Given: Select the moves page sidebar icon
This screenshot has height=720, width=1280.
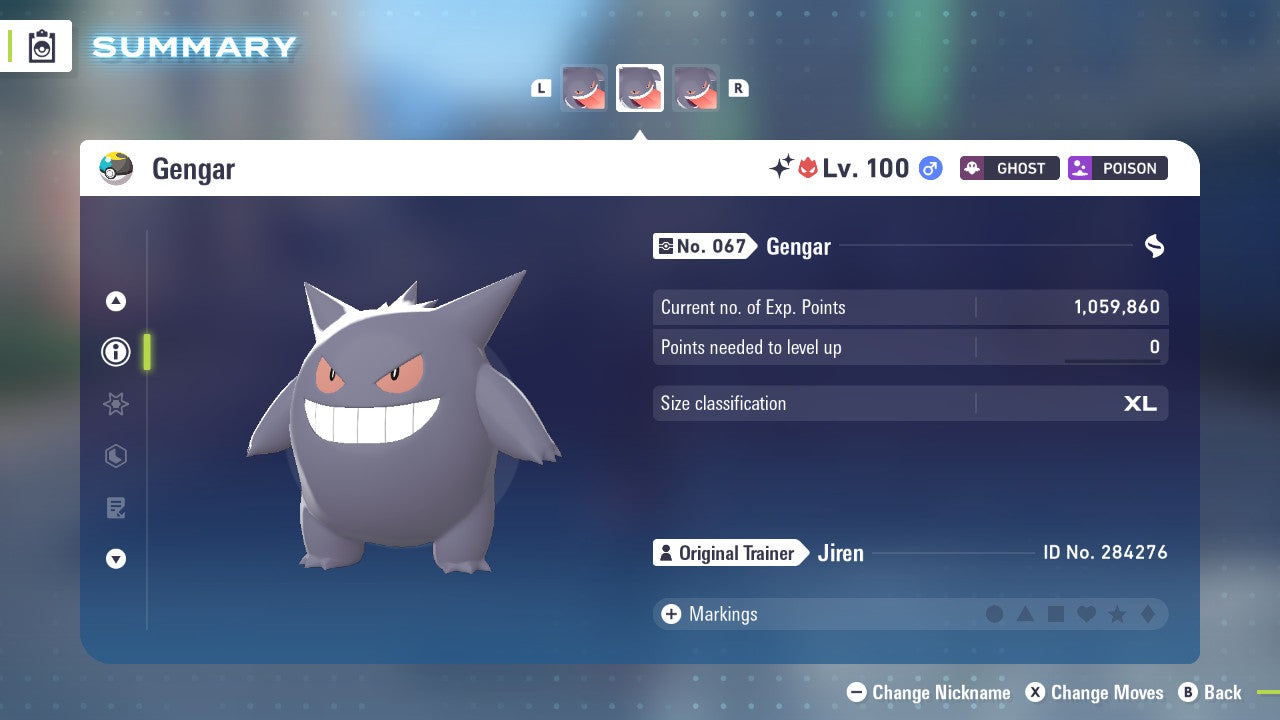Looking at the screenshot, I should (x=116, y=456).
